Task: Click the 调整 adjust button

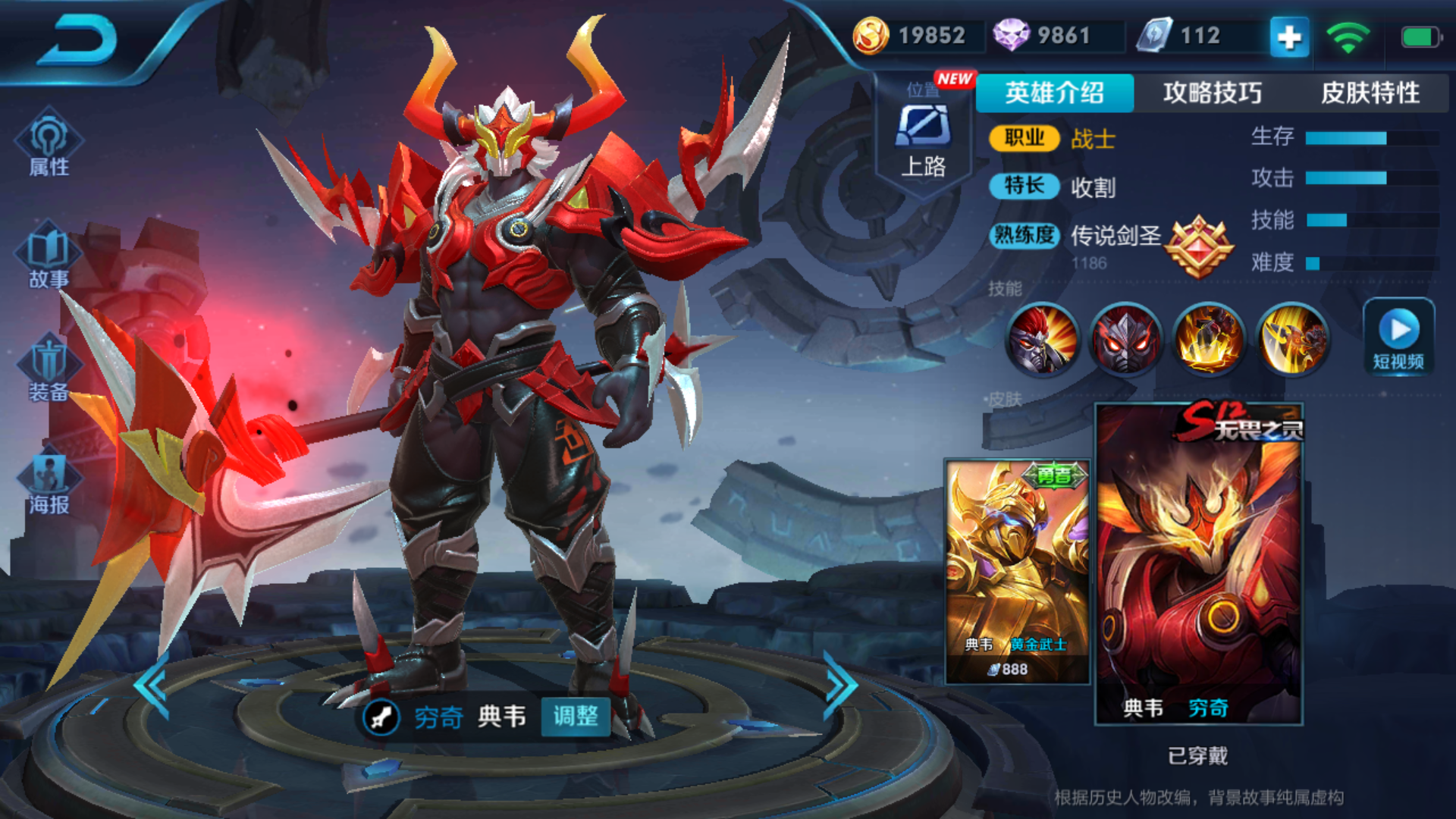Action: 576,716
